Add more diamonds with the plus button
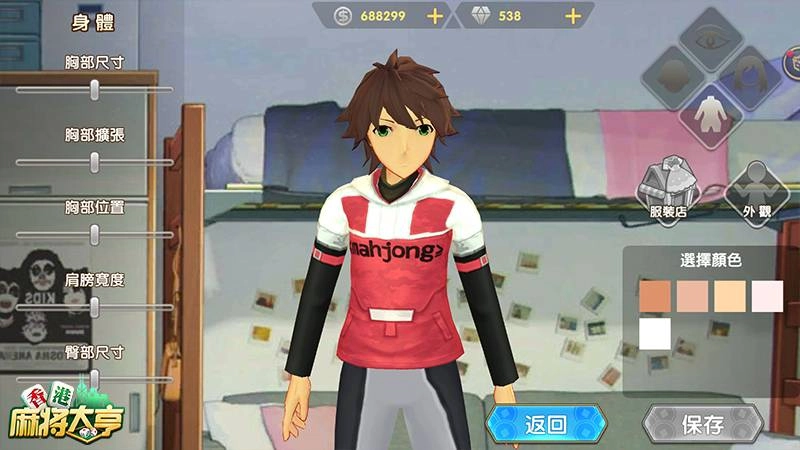 pyautogui.click(x=573, y=16)
